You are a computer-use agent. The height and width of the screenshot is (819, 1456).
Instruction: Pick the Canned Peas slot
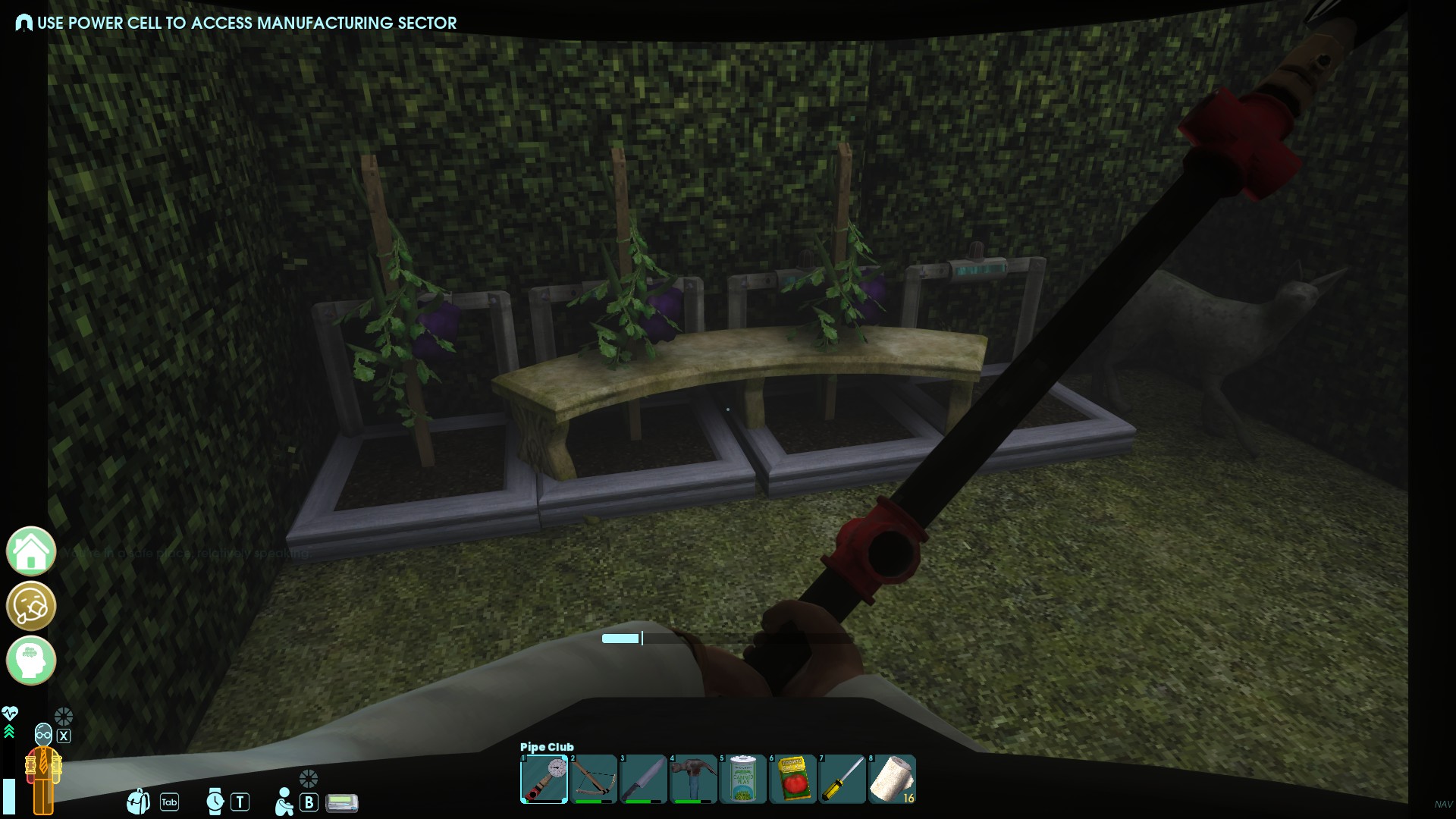742,779
